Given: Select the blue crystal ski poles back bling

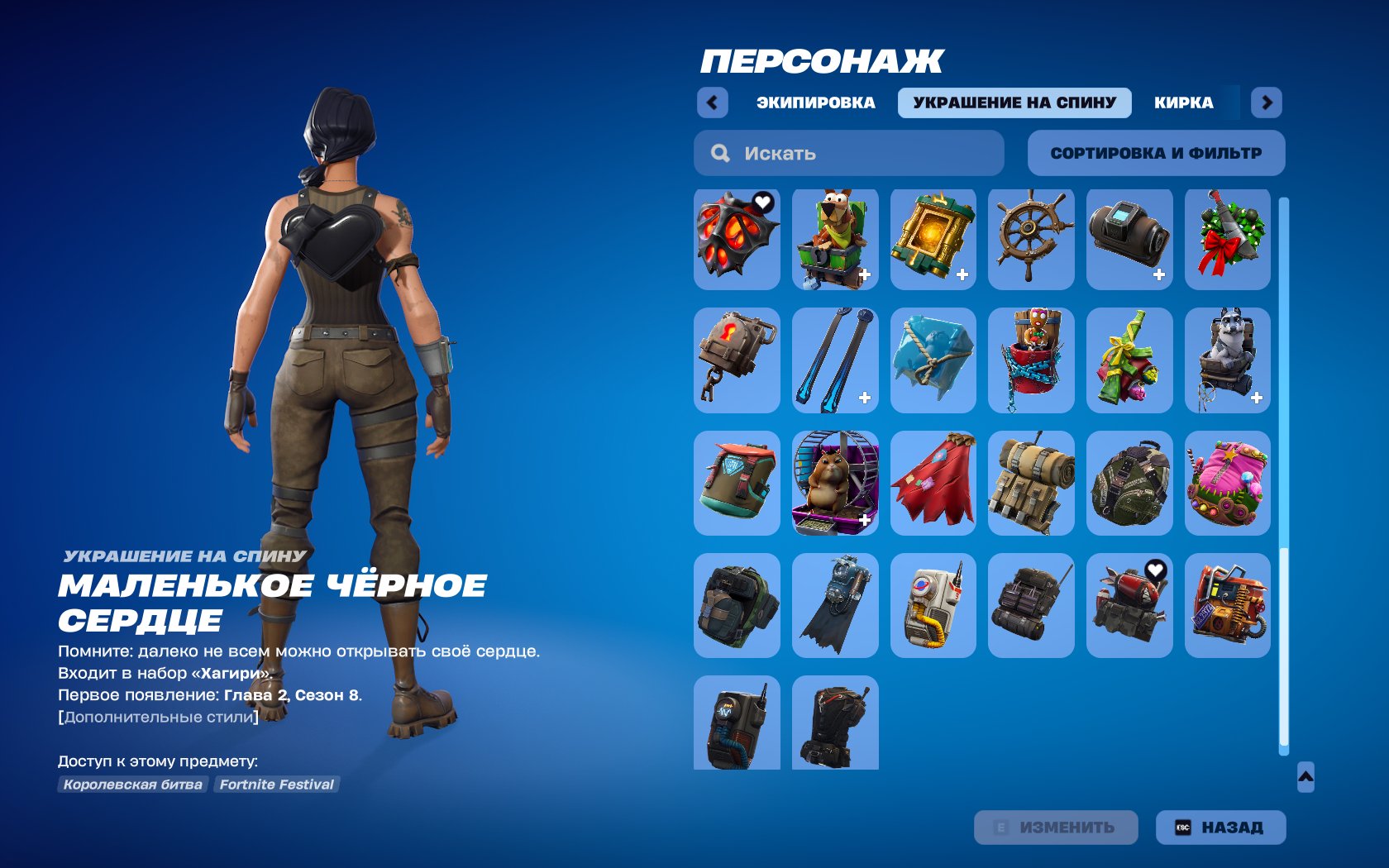Looking at the screenshot, I should 836,360.
